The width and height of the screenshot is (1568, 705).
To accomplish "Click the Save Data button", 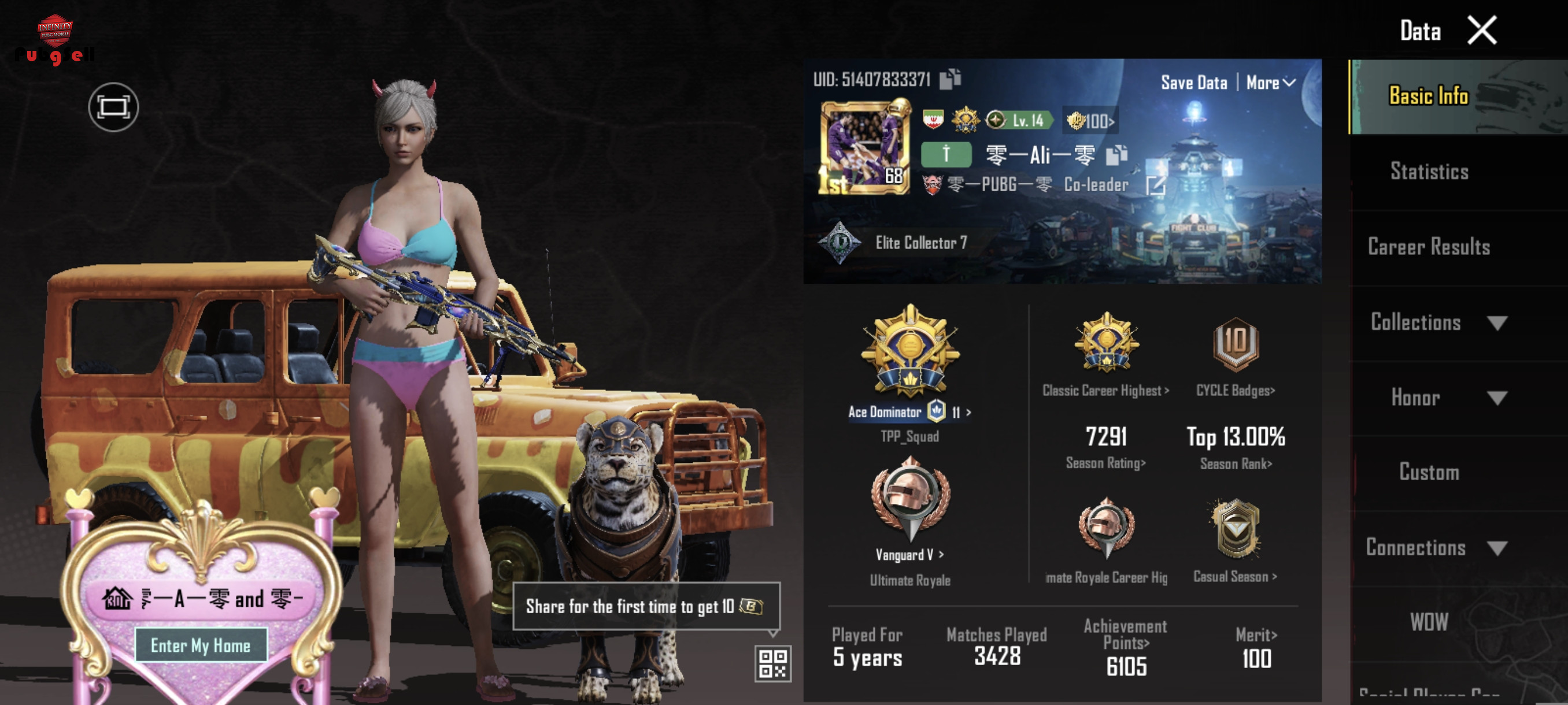I will 1194,82.
